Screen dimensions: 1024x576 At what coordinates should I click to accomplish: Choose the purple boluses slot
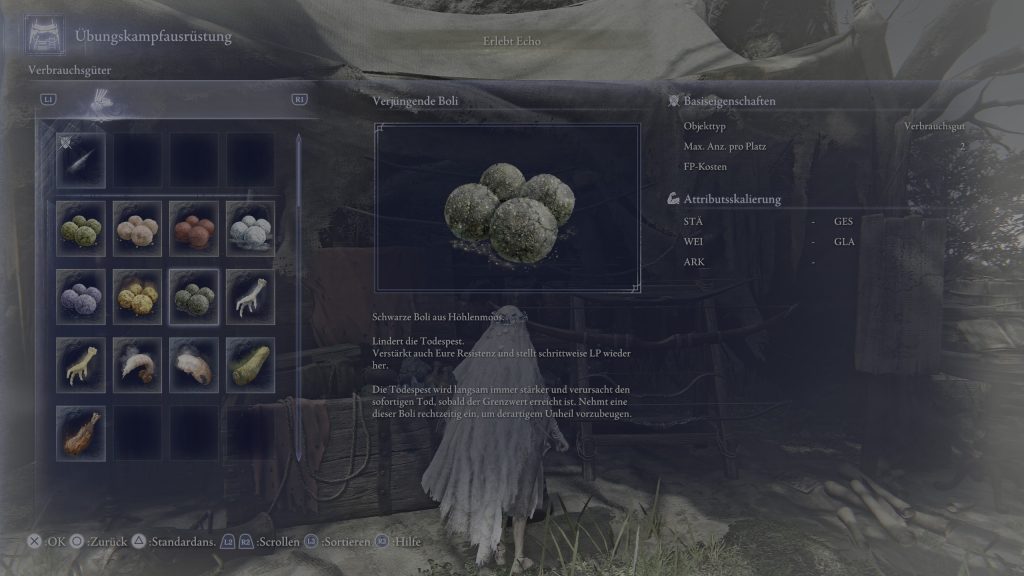click(81, 296)
